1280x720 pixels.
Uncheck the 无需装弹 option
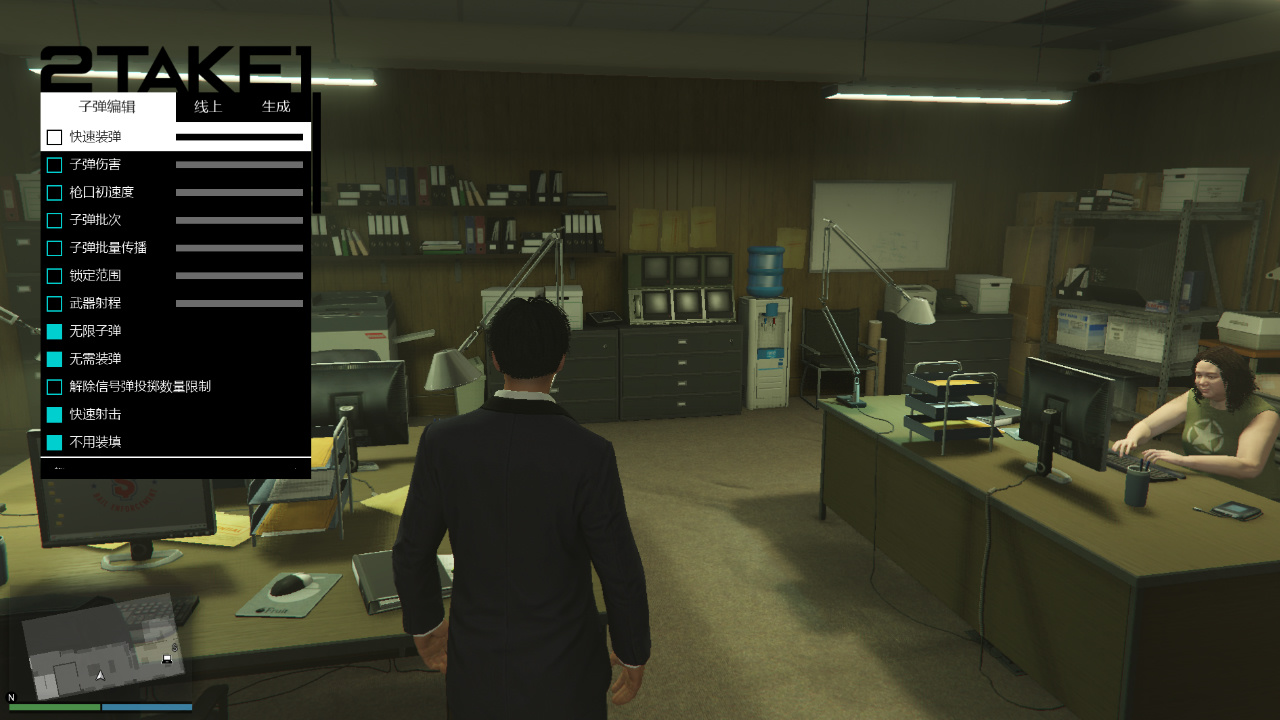tap(55, 359)
